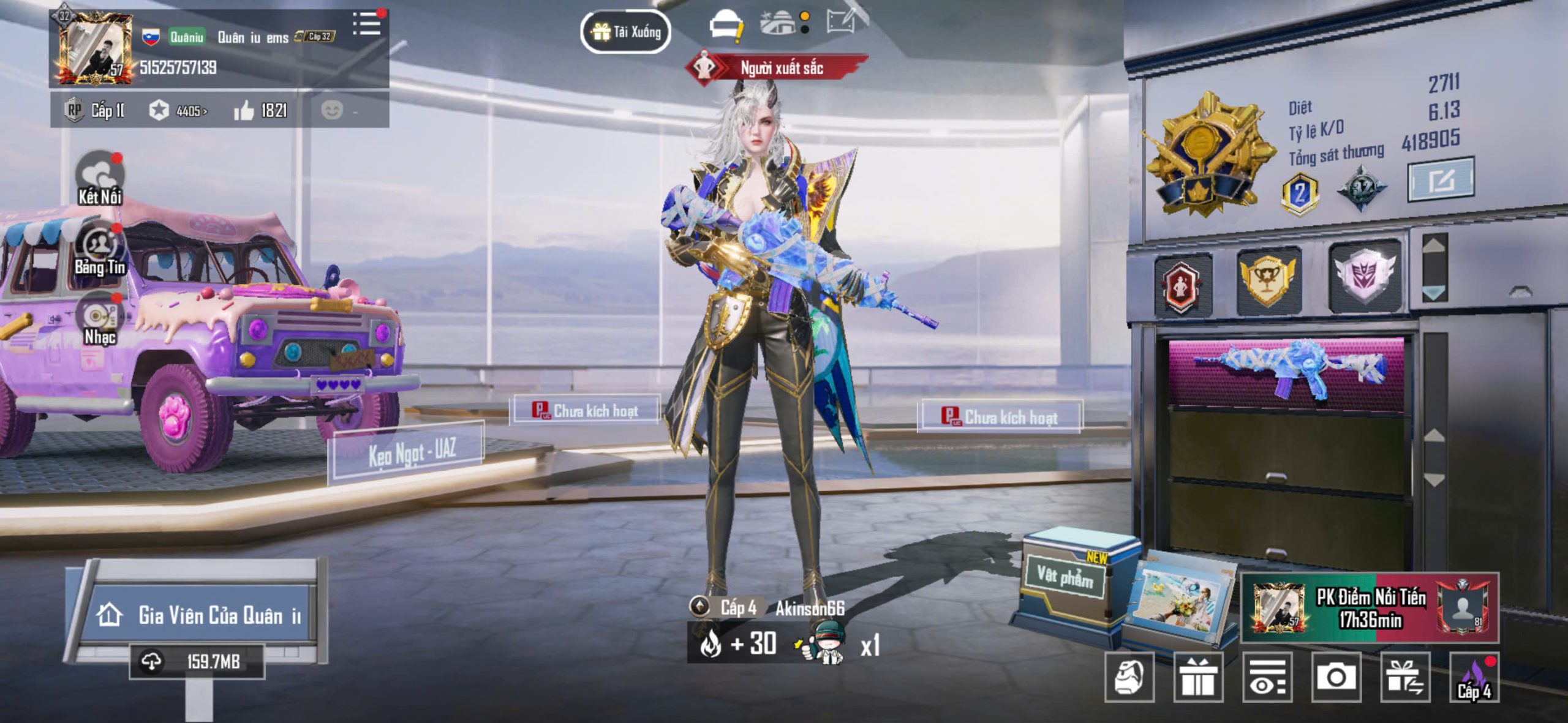Click the Tải Xuống download button
Image resolution: width=1568 pixels, height=723 pixels.
point(625,32)
